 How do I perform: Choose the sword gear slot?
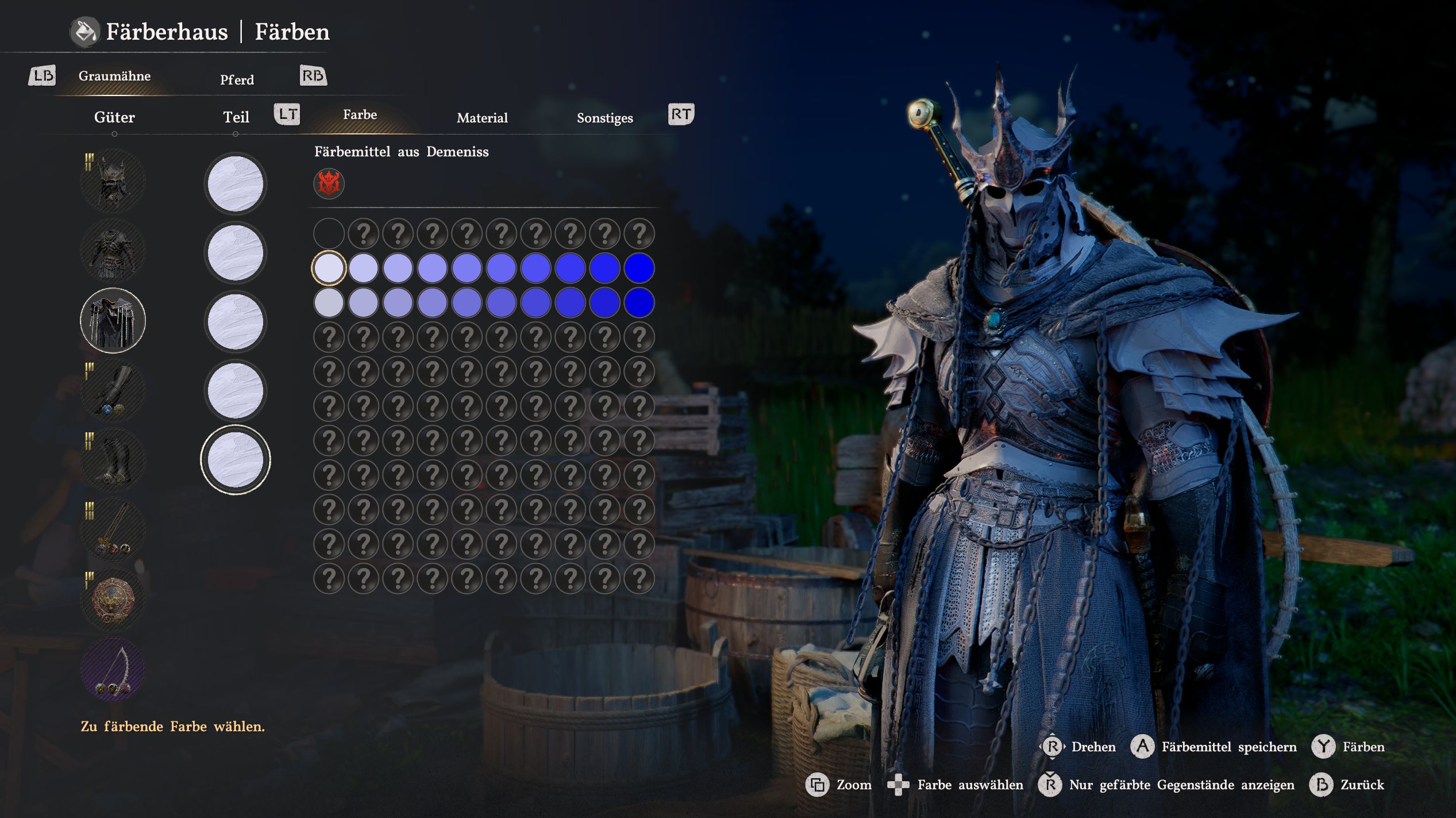(113, 530)
